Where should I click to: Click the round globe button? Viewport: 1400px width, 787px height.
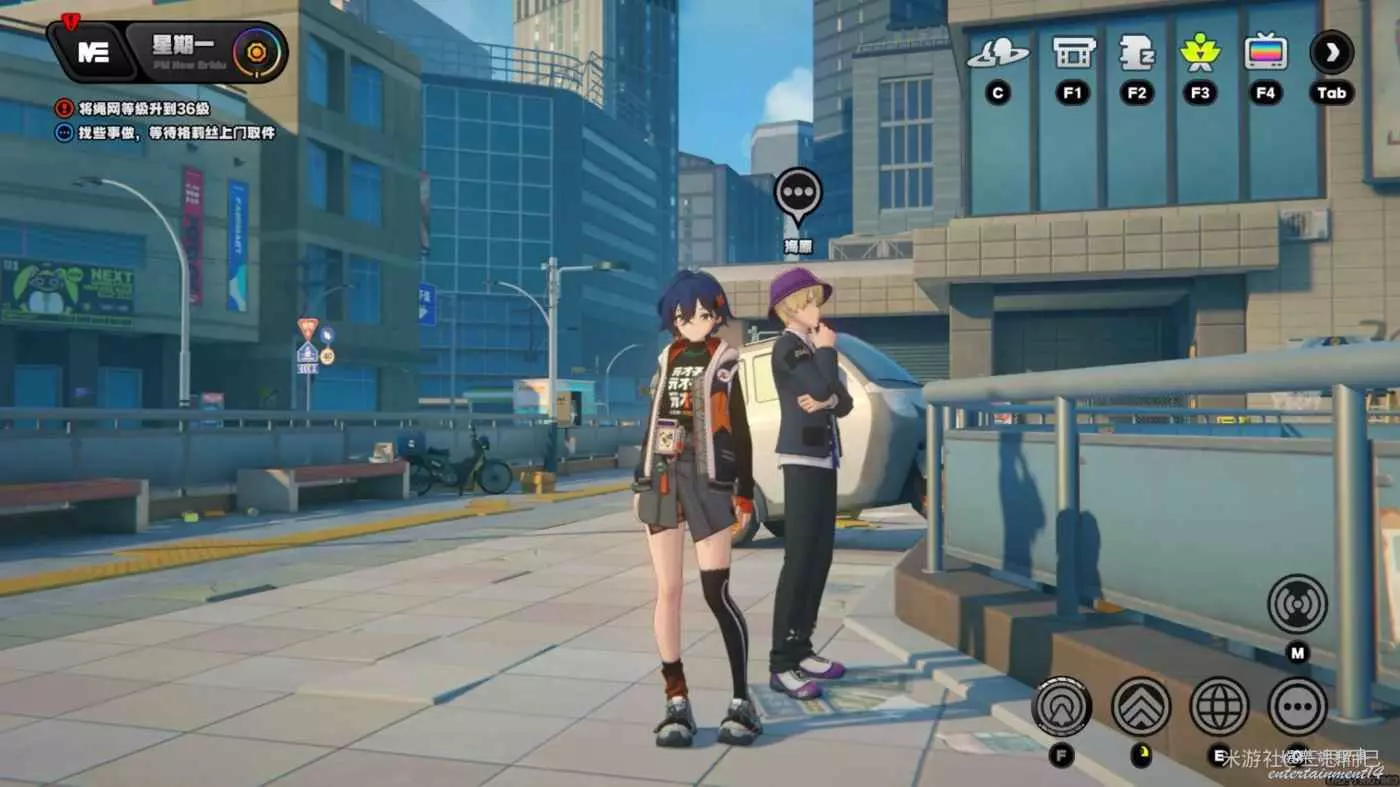(x=1219, y=706)
